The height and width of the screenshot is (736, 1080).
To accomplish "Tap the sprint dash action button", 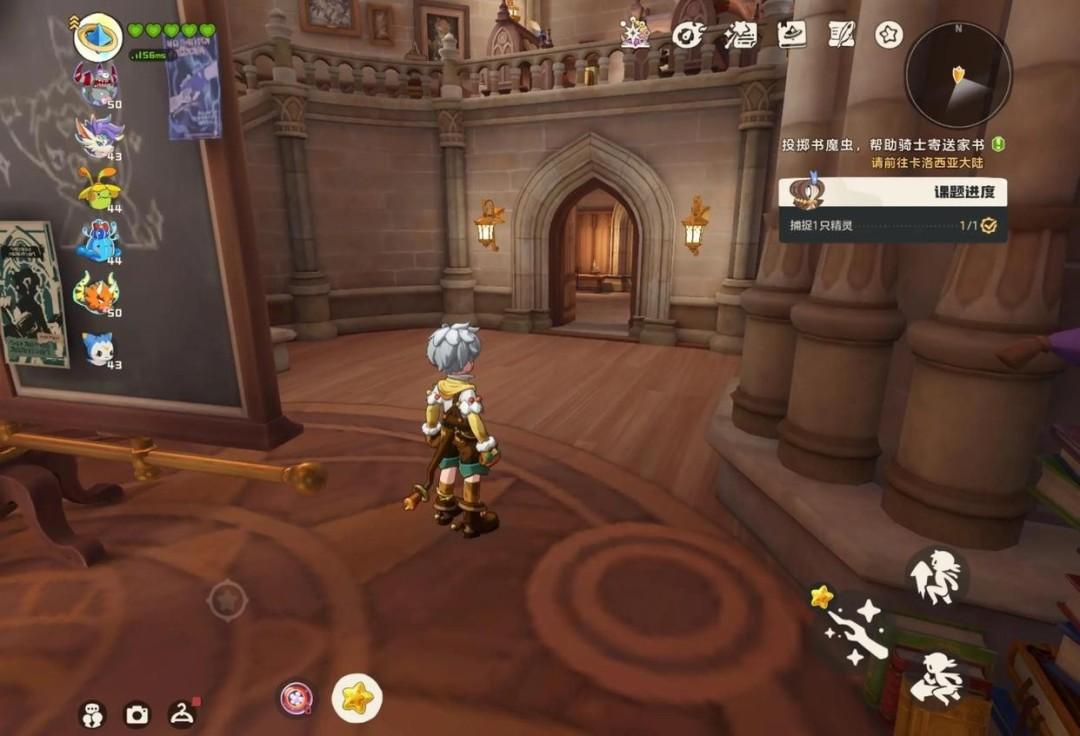I will click(939, 680).
